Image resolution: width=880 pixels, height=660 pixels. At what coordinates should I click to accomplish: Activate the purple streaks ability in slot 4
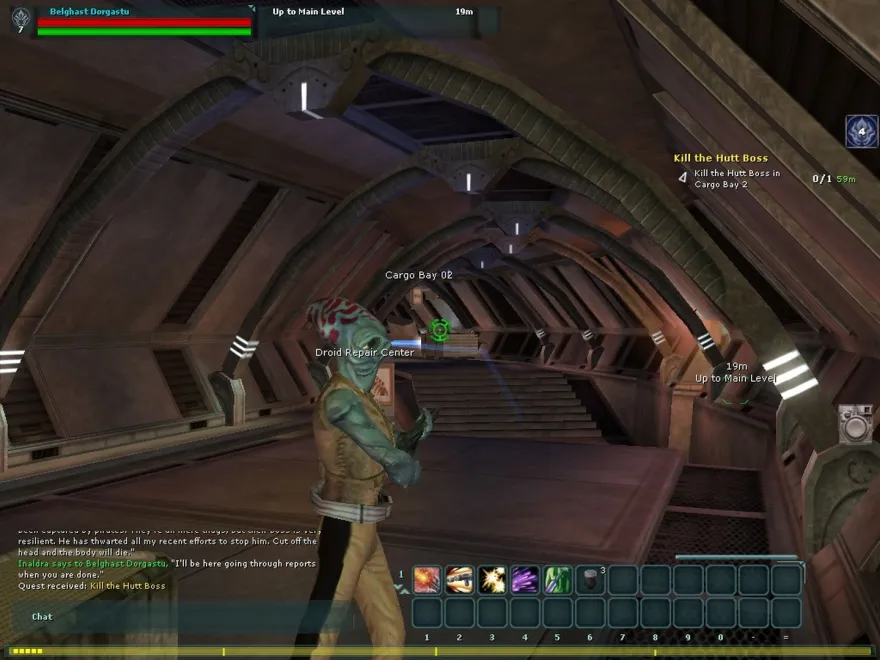(525, 580)
